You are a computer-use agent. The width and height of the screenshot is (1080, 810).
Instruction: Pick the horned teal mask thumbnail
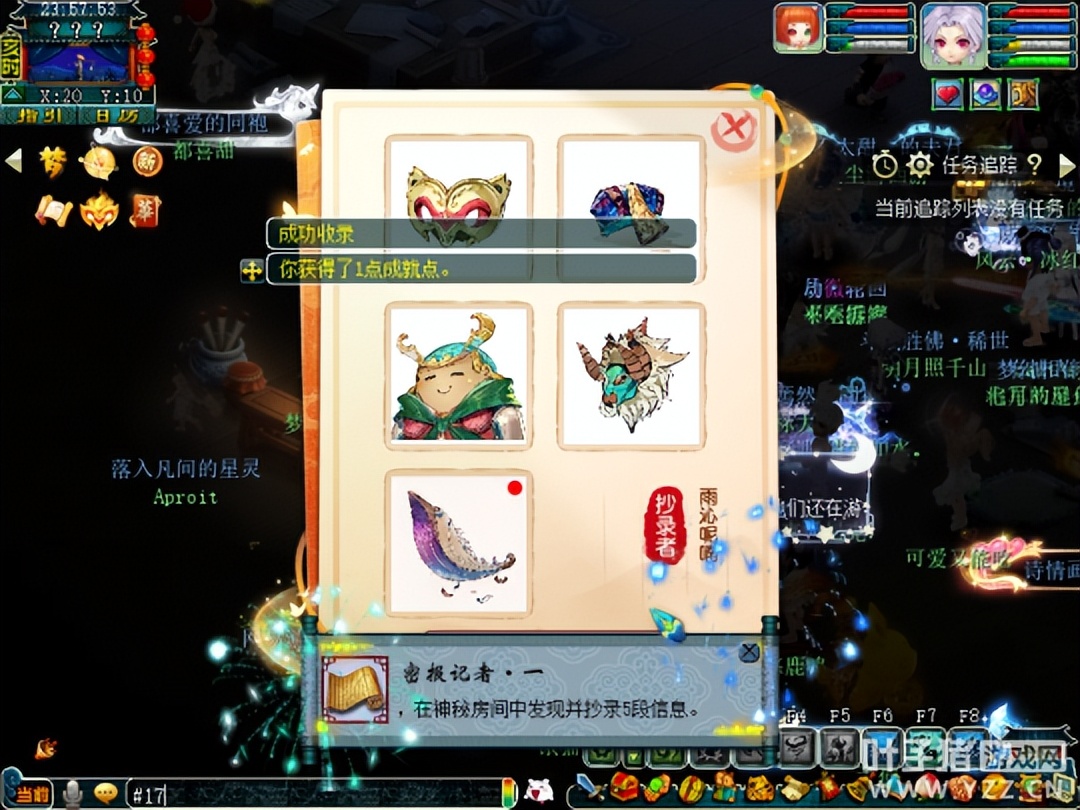tap(631, 375)
